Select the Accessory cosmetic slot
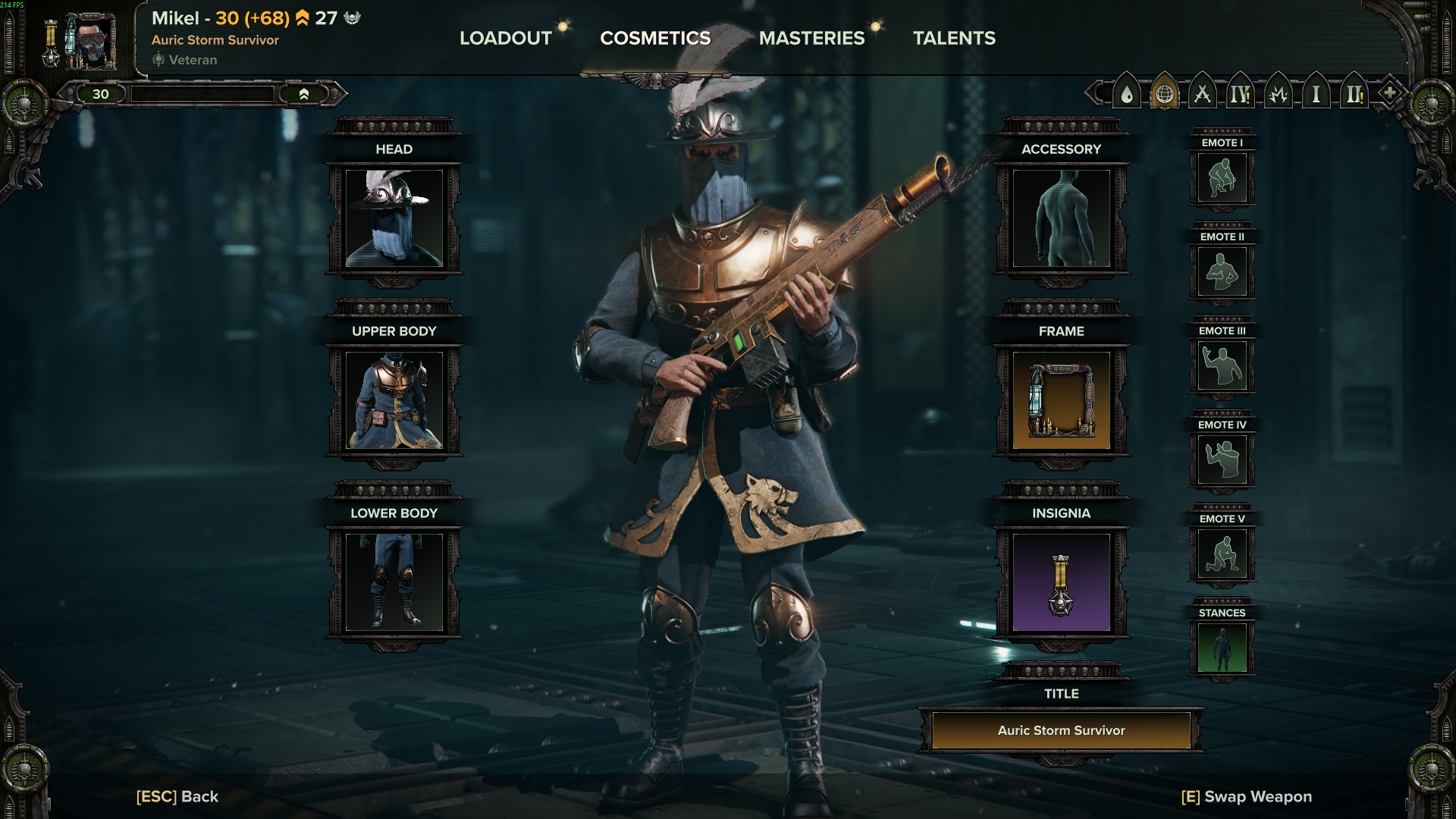The height and width of the screenshot is (819, 1456). click(1061, 218)
